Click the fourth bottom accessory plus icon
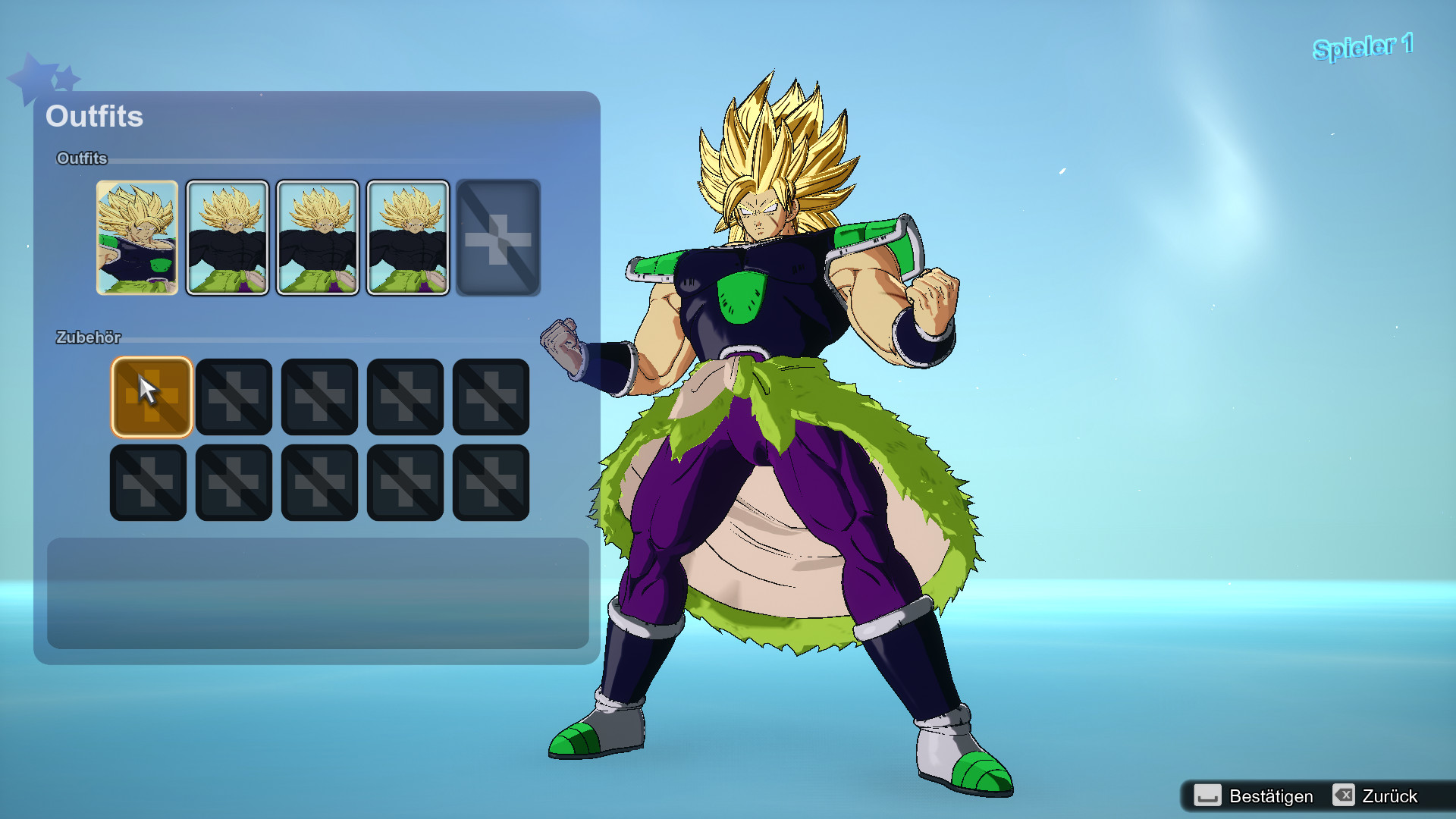Screen dimensions: 1456x819 405,482
